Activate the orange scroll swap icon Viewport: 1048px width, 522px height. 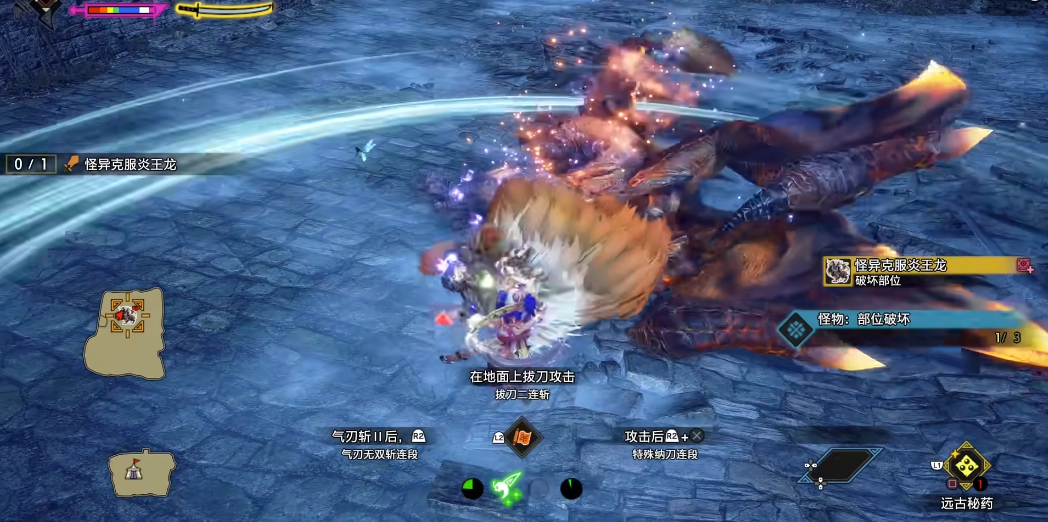(x=522, y=437)
